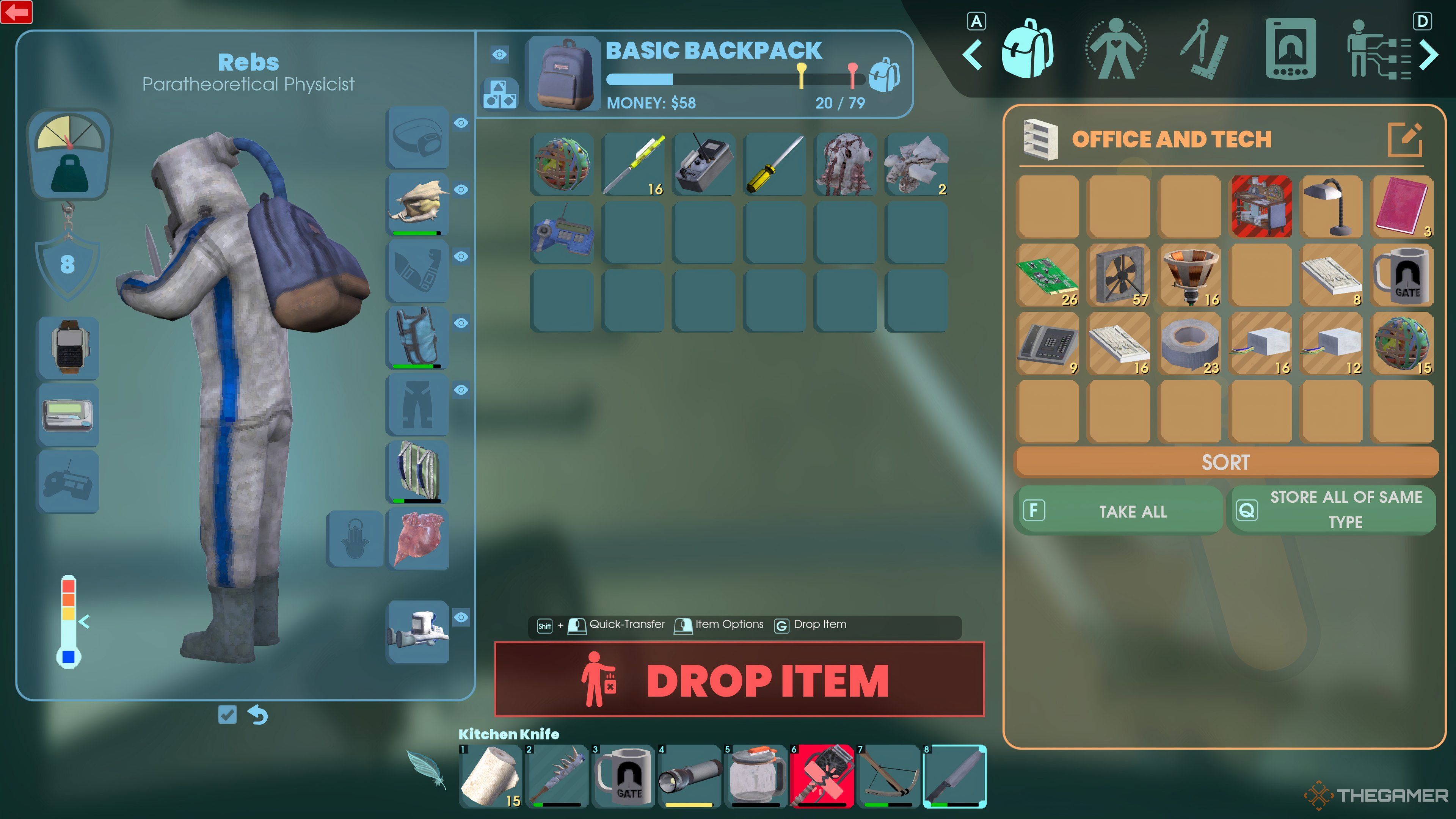
Task: Click the wristwatch equipment slot
Action: point(68,347)
